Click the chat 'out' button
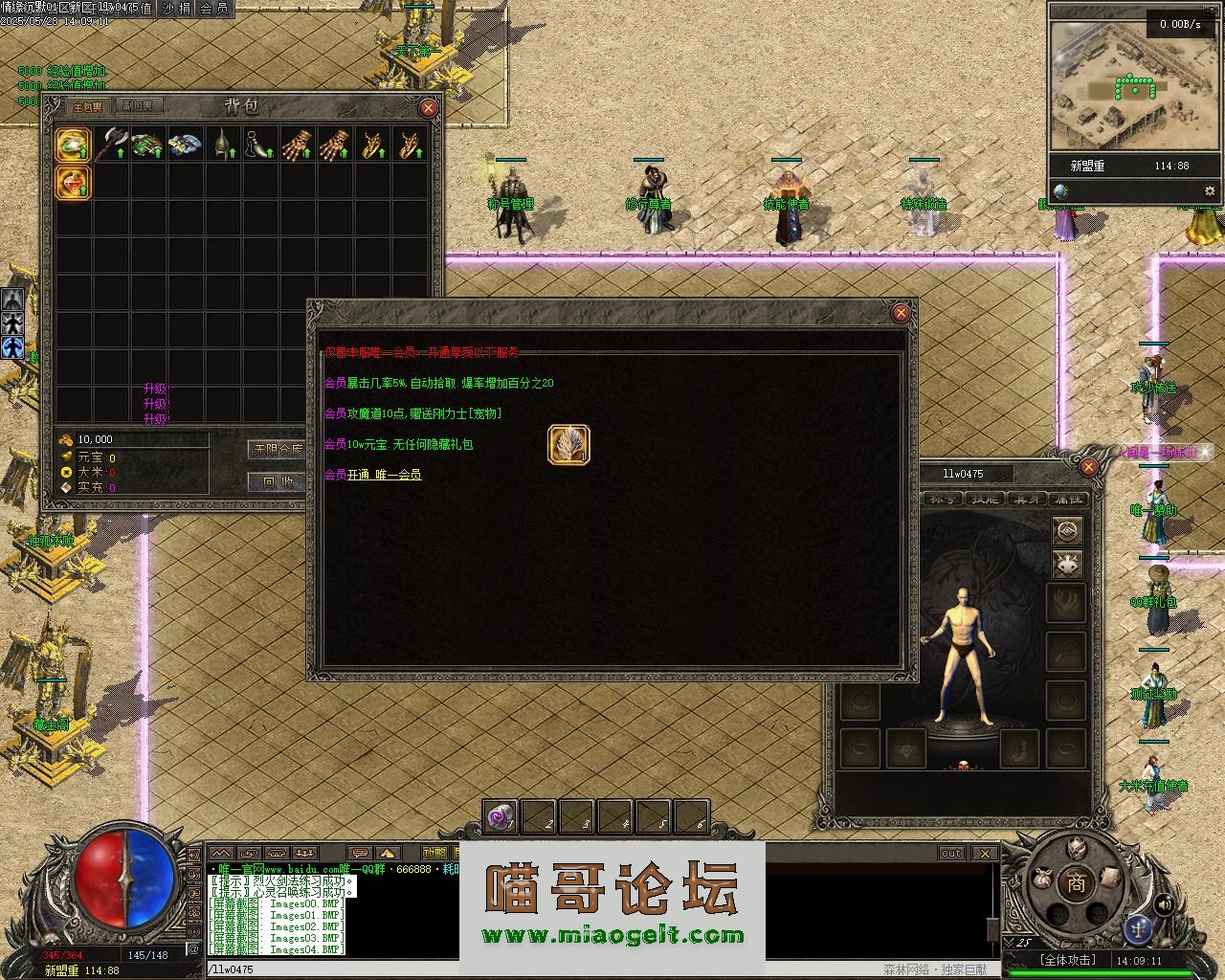1225x980 pixels. [x=951, y=853]
